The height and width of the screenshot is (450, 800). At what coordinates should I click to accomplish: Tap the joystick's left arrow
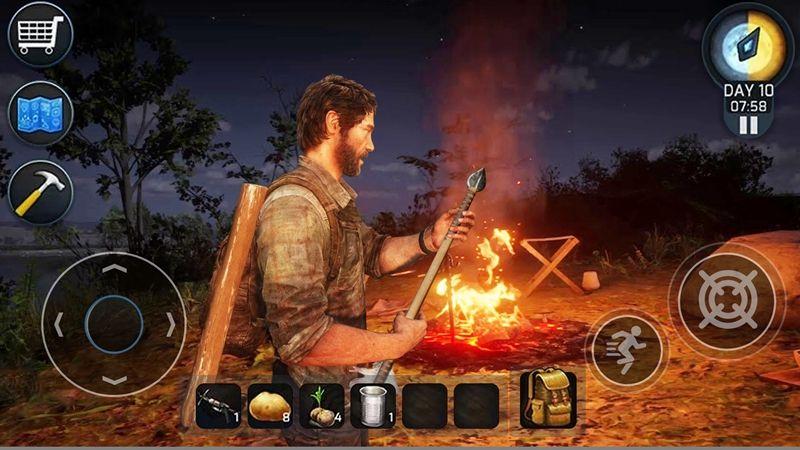click(59, 324)
